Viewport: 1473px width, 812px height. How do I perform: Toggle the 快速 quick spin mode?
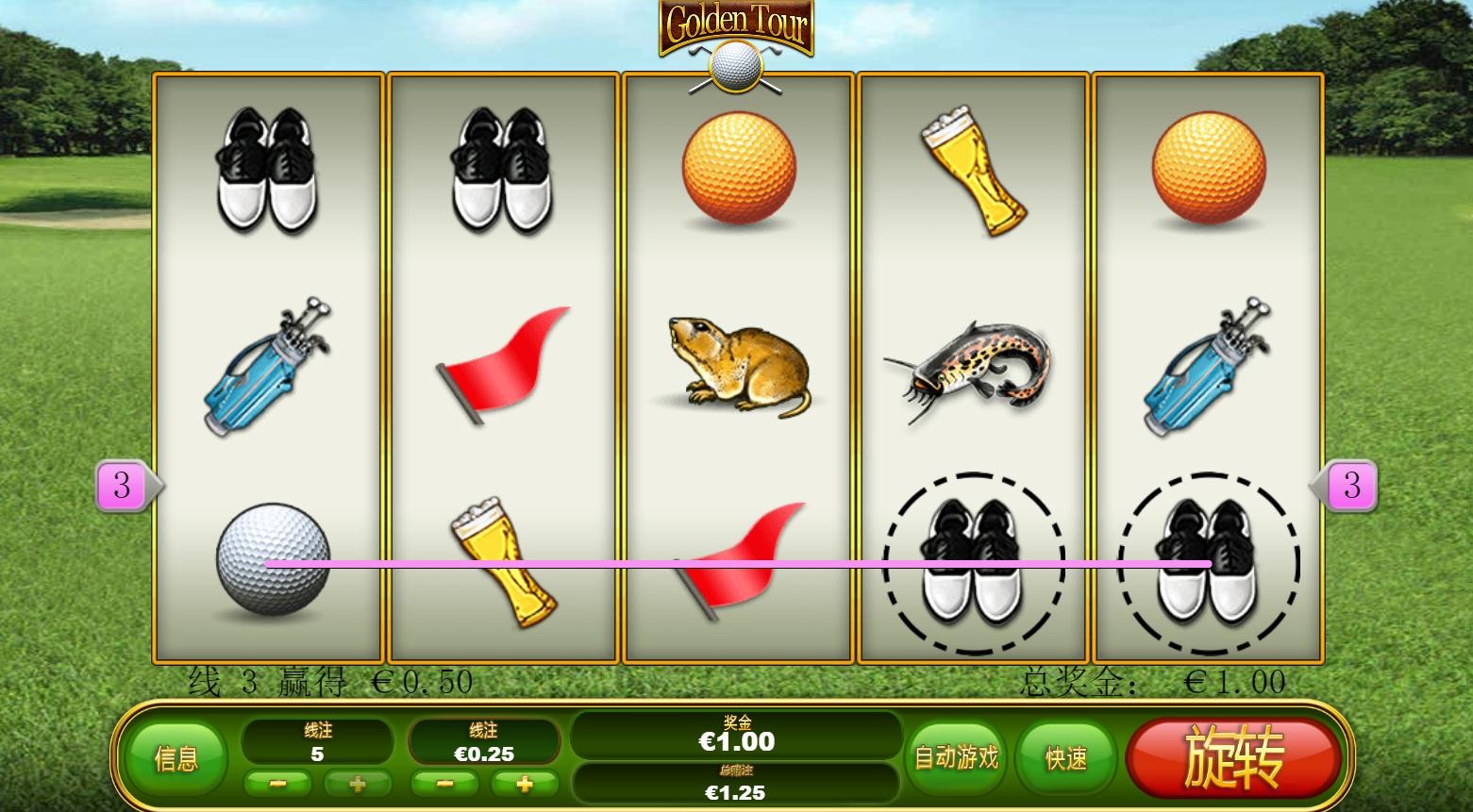tap(1066, 757)
